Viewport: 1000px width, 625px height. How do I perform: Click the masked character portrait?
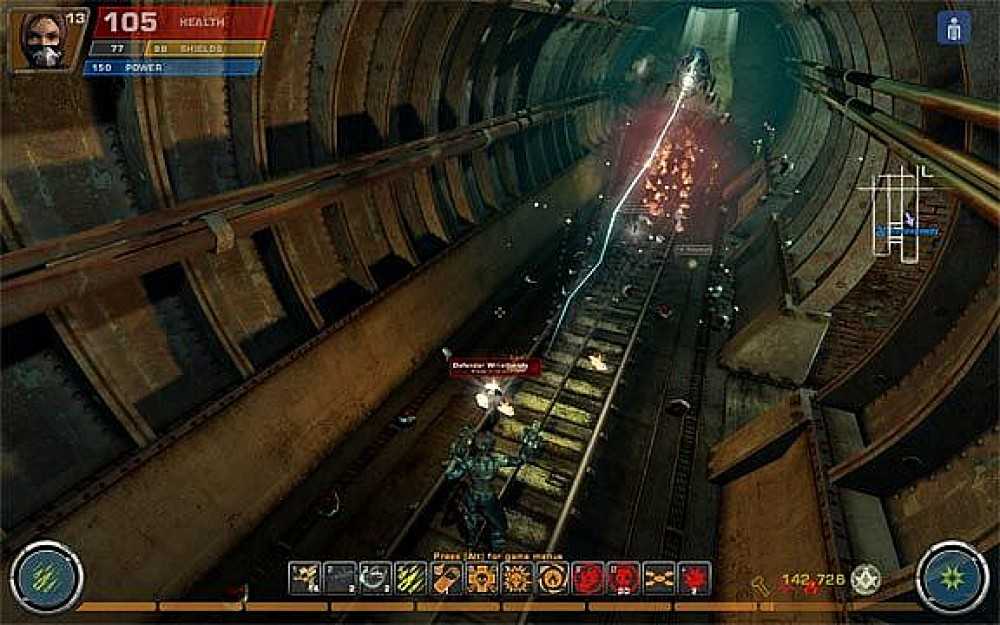(38, 40)
